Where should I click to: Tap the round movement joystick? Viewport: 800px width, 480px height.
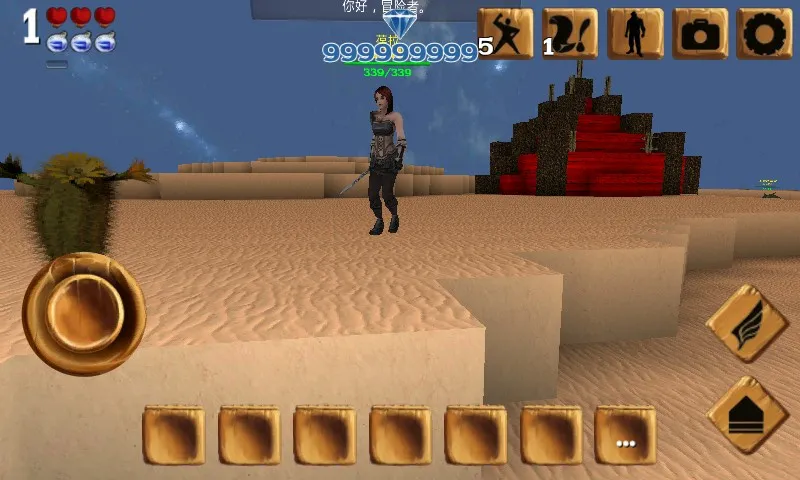point(84,313)
